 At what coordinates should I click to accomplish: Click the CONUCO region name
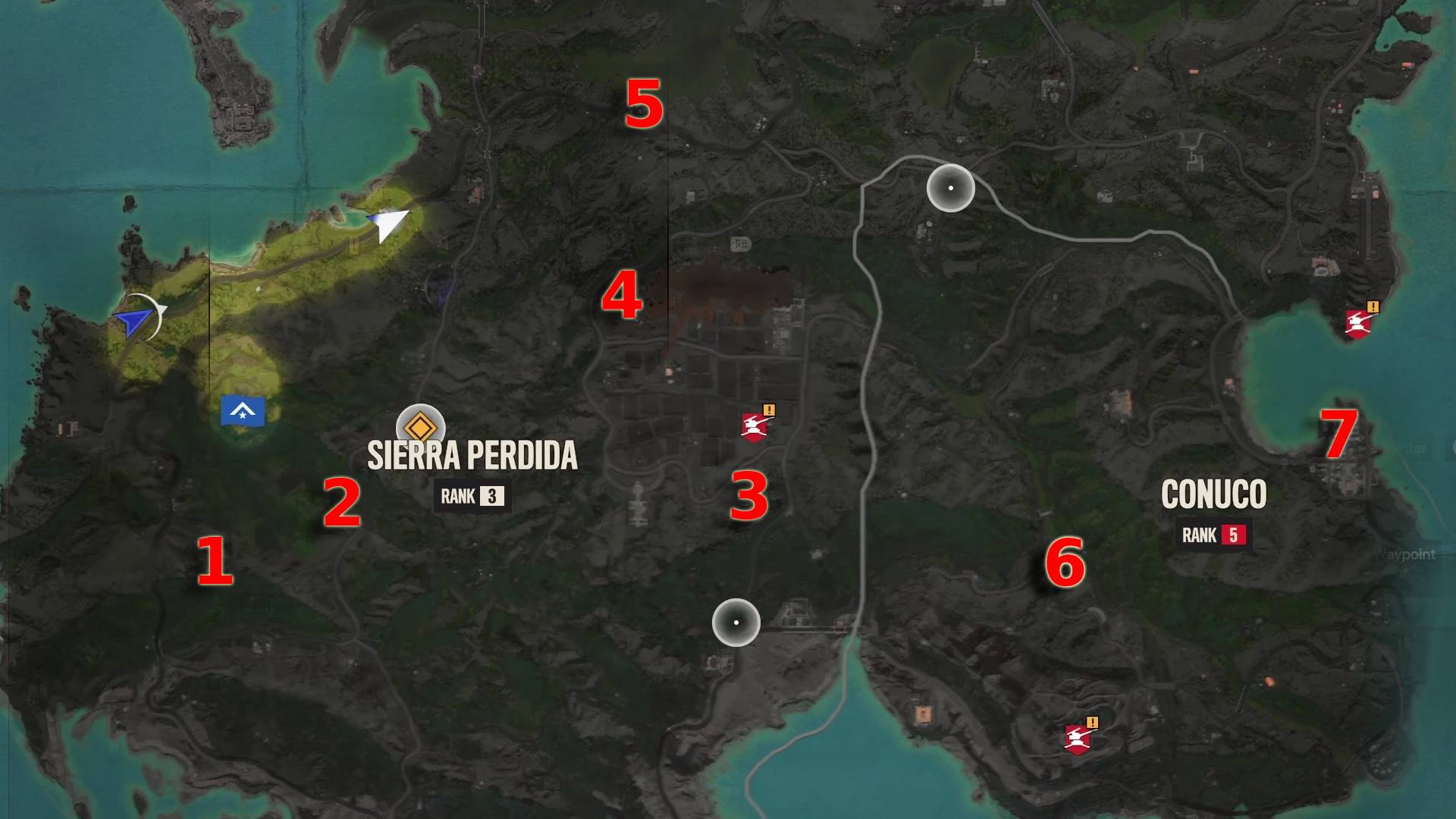point(1213,493)
